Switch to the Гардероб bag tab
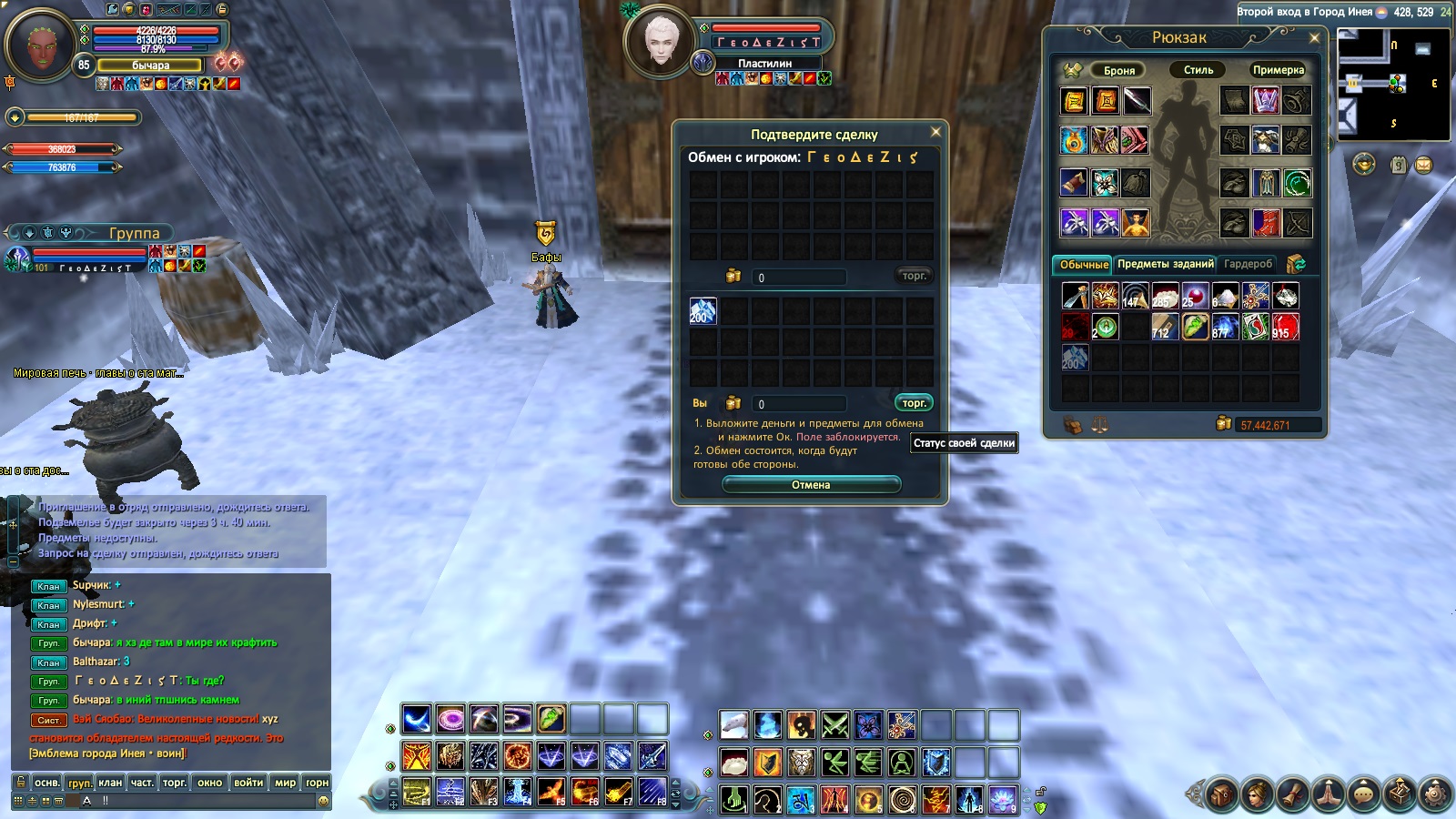1456x819 pixels. pos(1247,264)
